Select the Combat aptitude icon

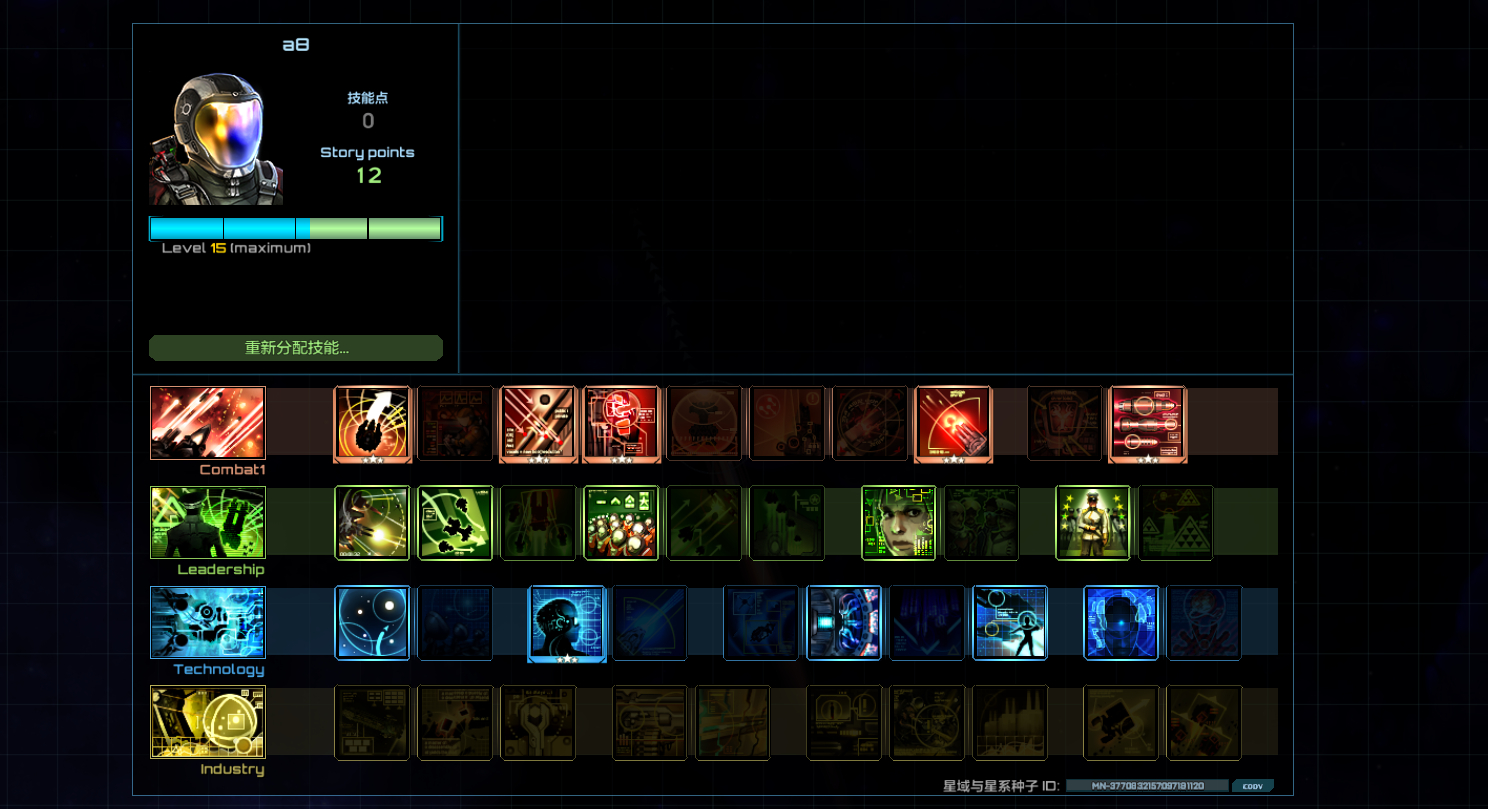(208, 423)
